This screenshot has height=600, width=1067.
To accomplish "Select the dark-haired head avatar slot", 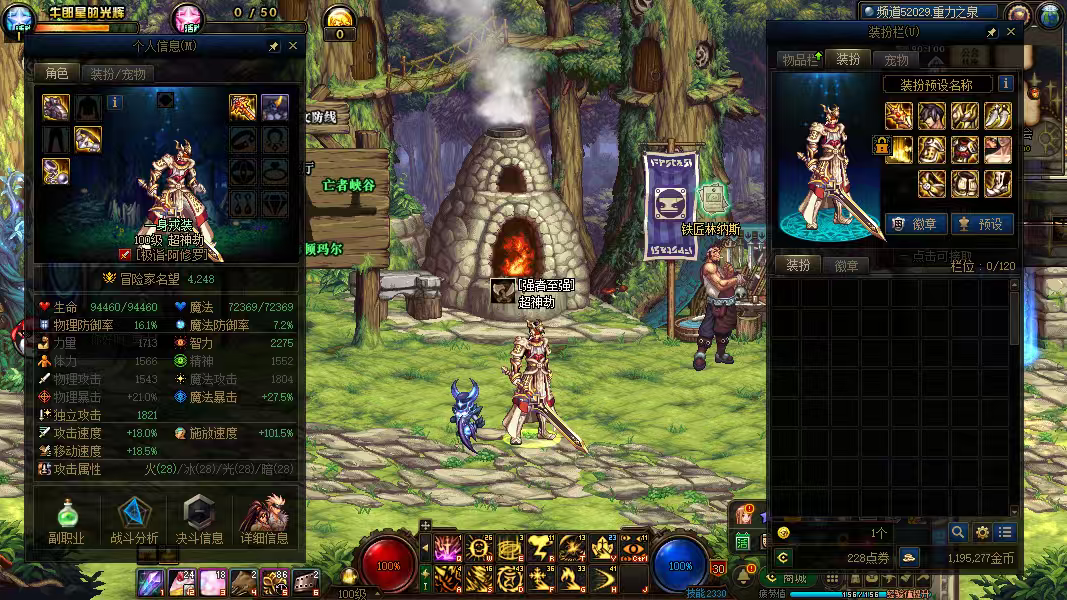I will coord(932,116).
